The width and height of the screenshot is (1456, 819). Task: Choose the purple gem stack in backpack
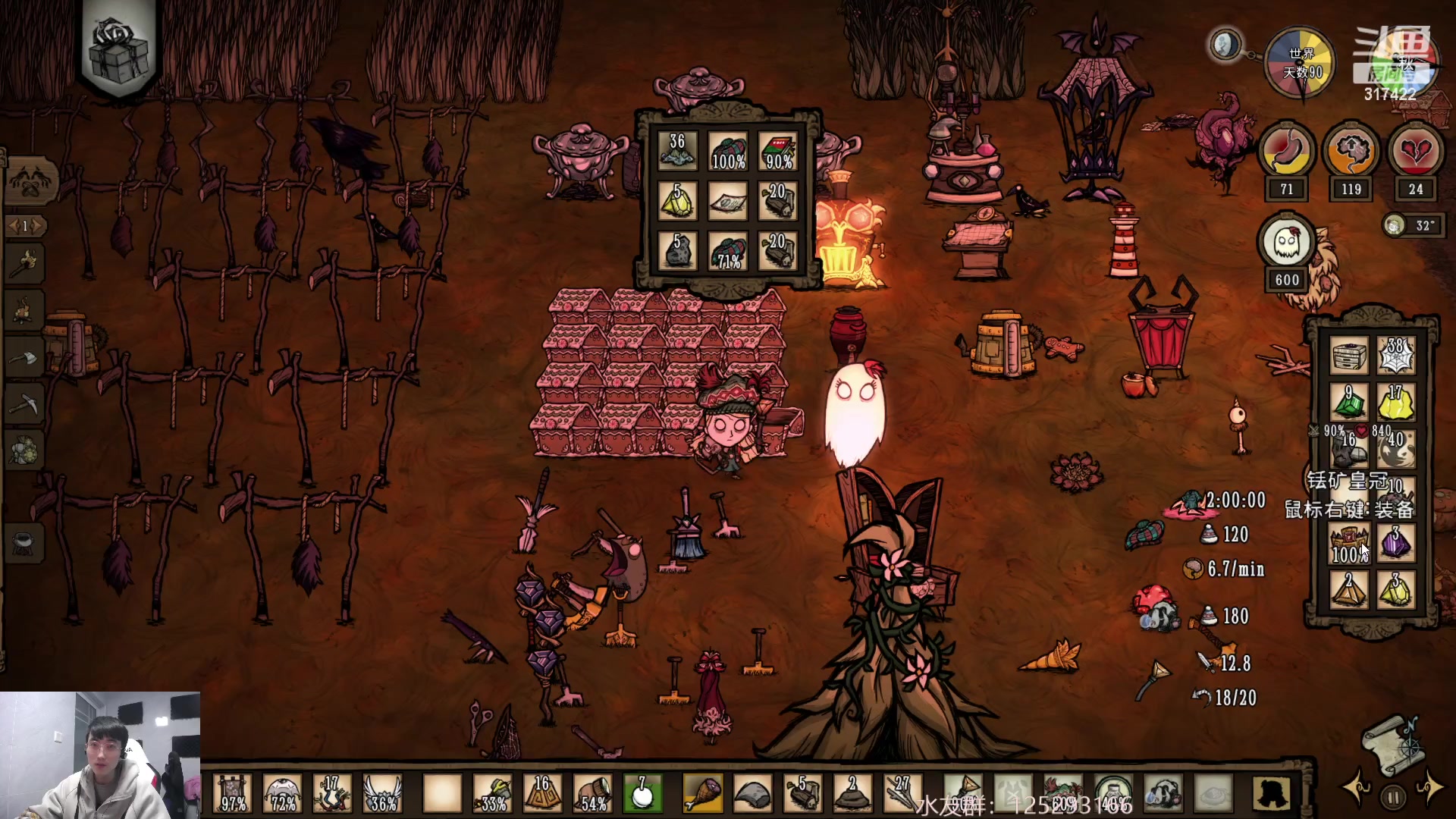point(1396,543)
